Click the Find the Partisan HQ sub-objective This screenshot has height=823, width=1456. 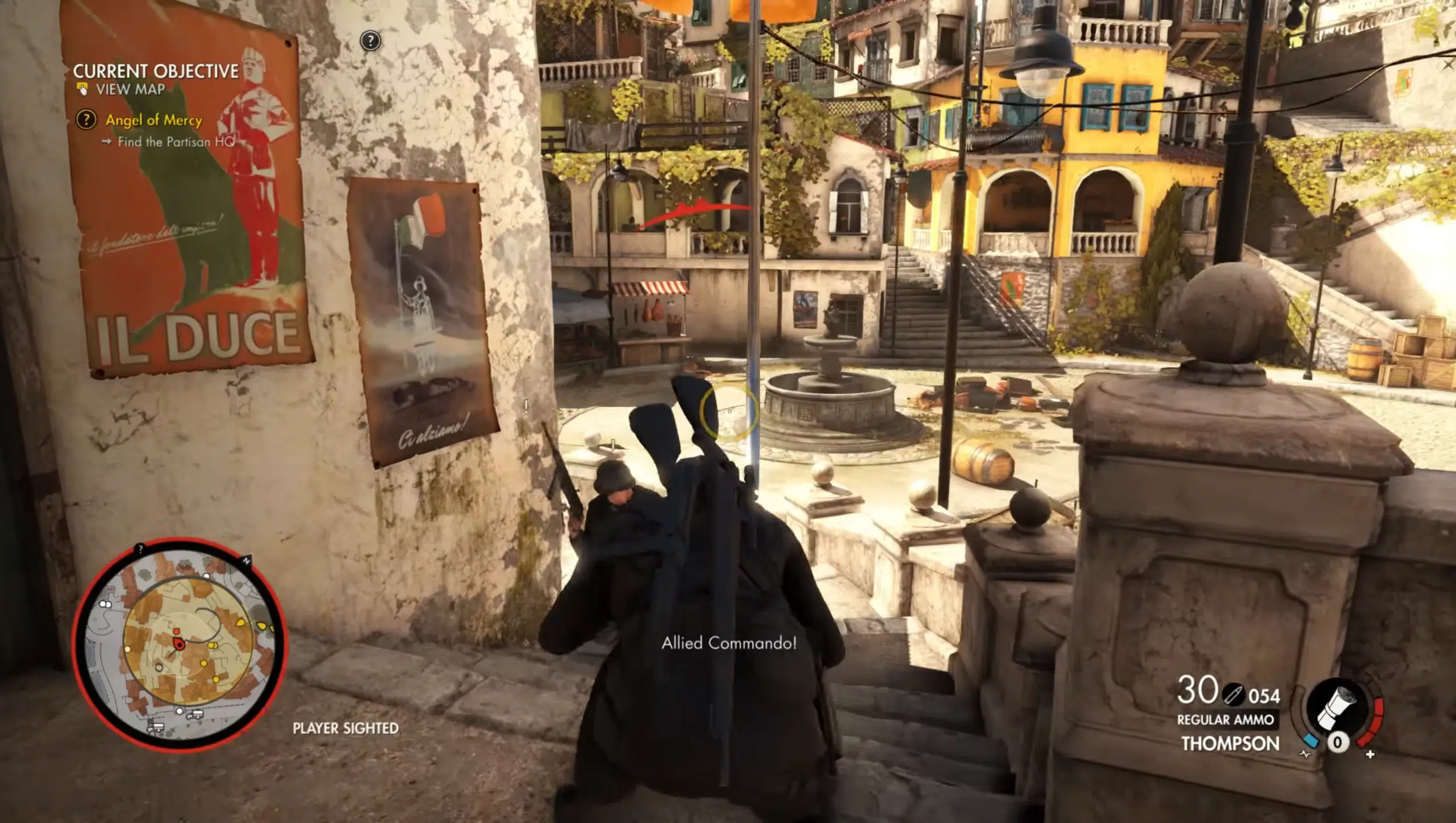[178, 143]
